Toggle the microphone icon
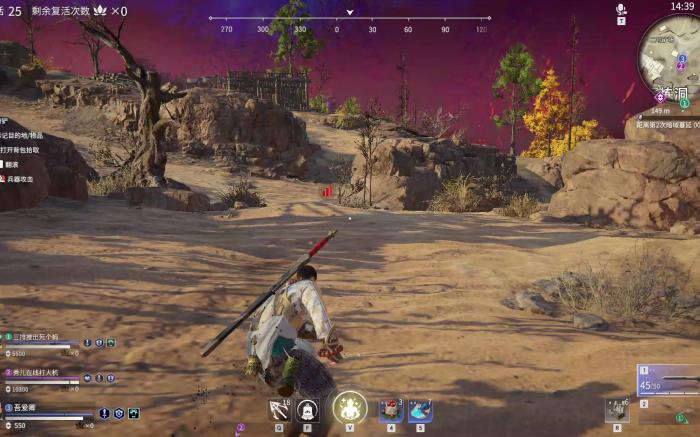Image resolution: width=700 pixels, height=437 pixels. tap(621, 9)
